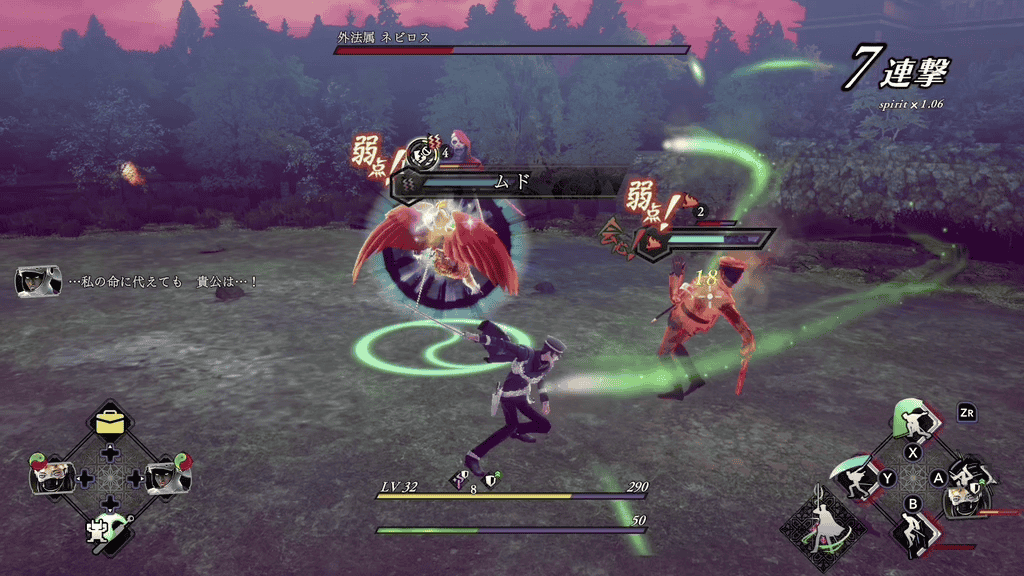This screenshot has height=576, width=1024.
Task: Open the yellow briefcase item slot
Action: [108, 423]
